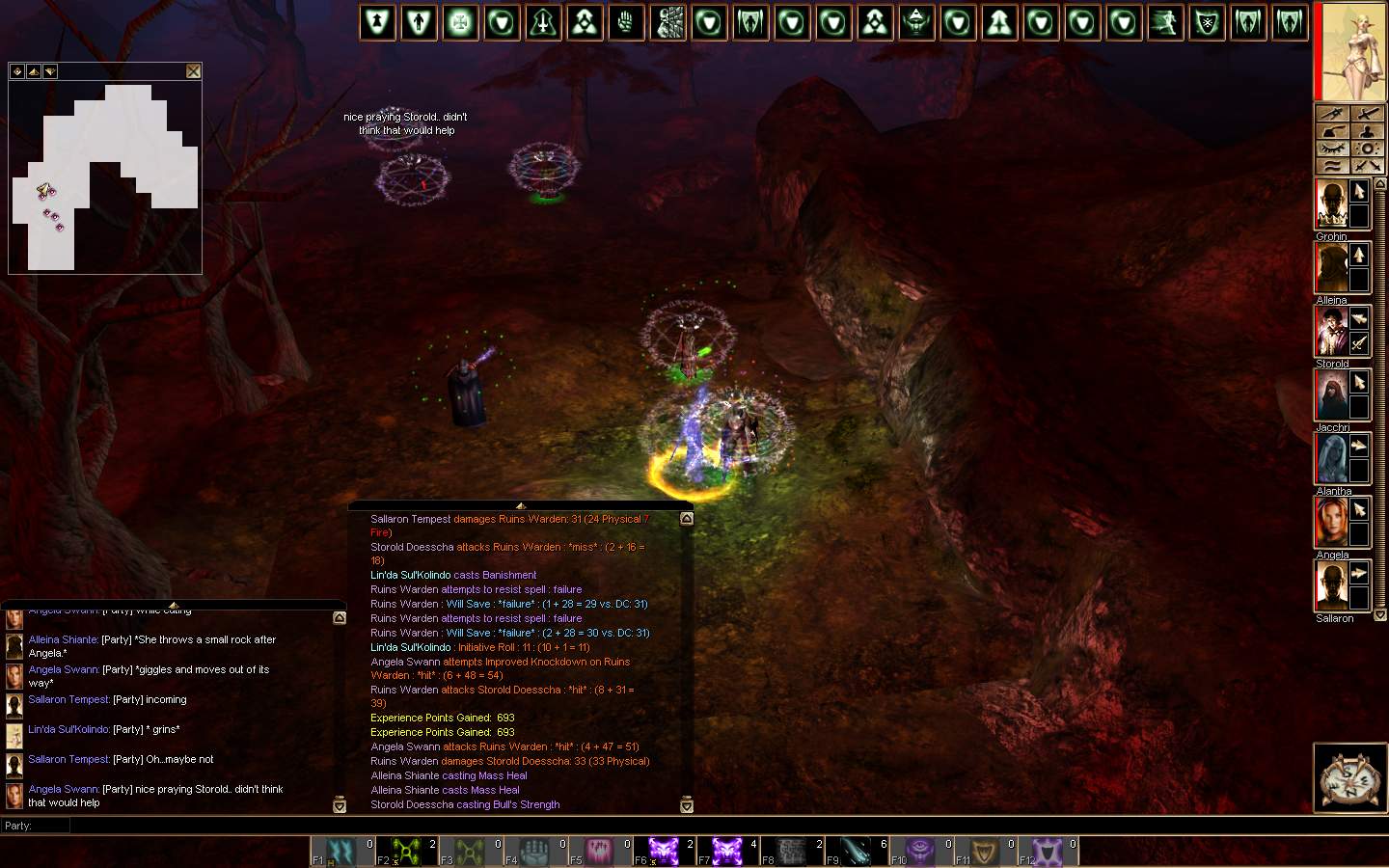Toggle the detect mode with circular symbol
1389x868 pixels.
coord(1369,149)
